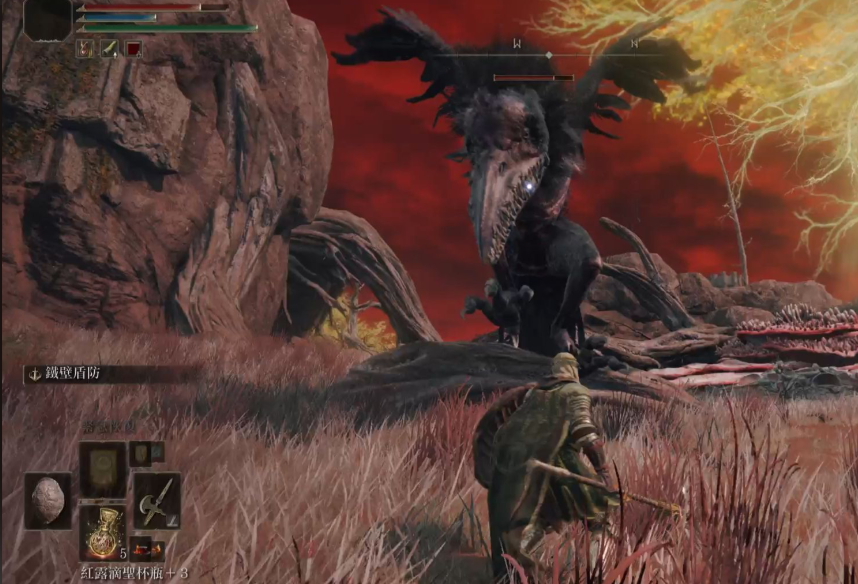
Task: Choose the spell memory slot above the flask
Action: pyautogui.click(x=103, y=469)
